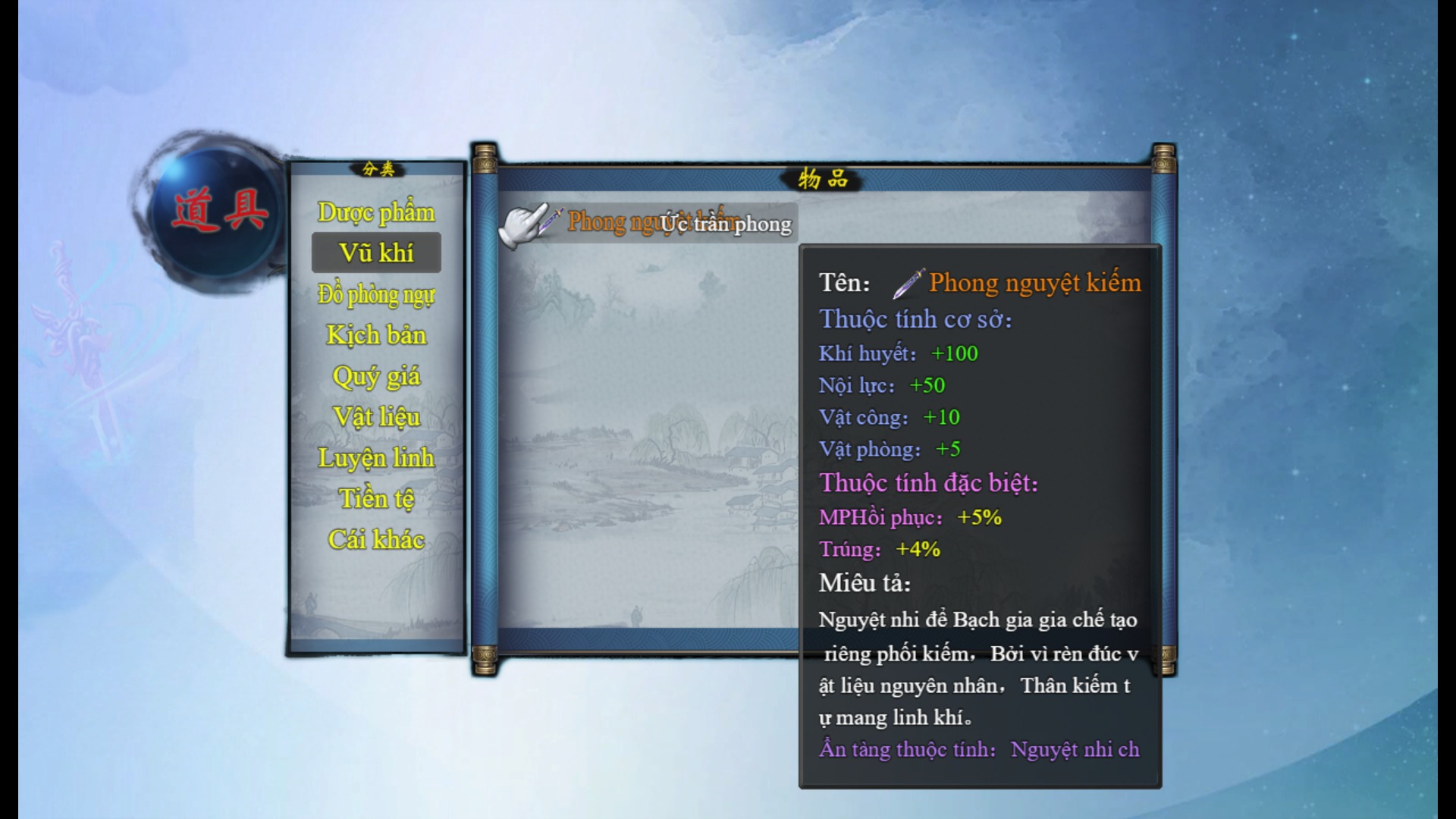Open the Cái khác category

376,538
